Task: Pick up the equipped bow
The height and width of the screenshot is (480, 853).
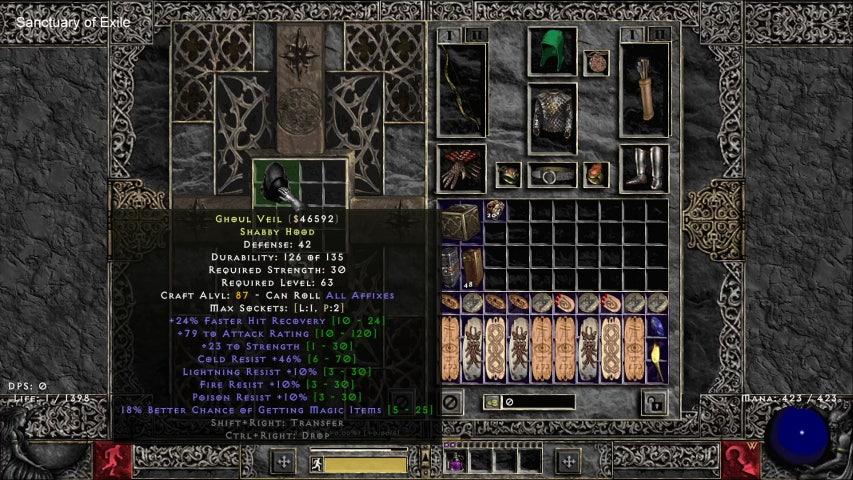Action: click(462, 90)
